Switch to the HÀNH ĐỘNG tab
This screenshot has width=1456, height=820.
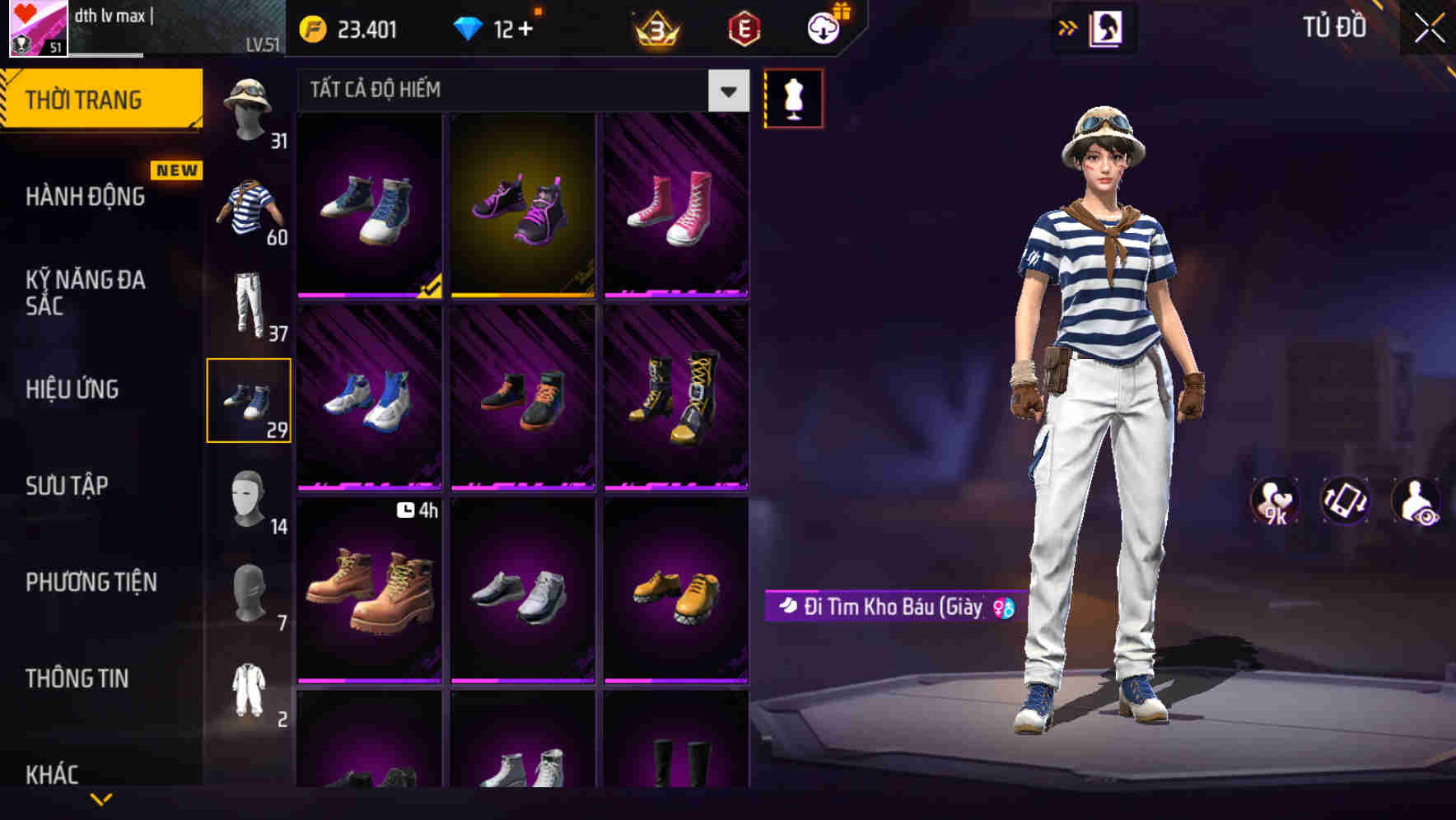[86, 198]
